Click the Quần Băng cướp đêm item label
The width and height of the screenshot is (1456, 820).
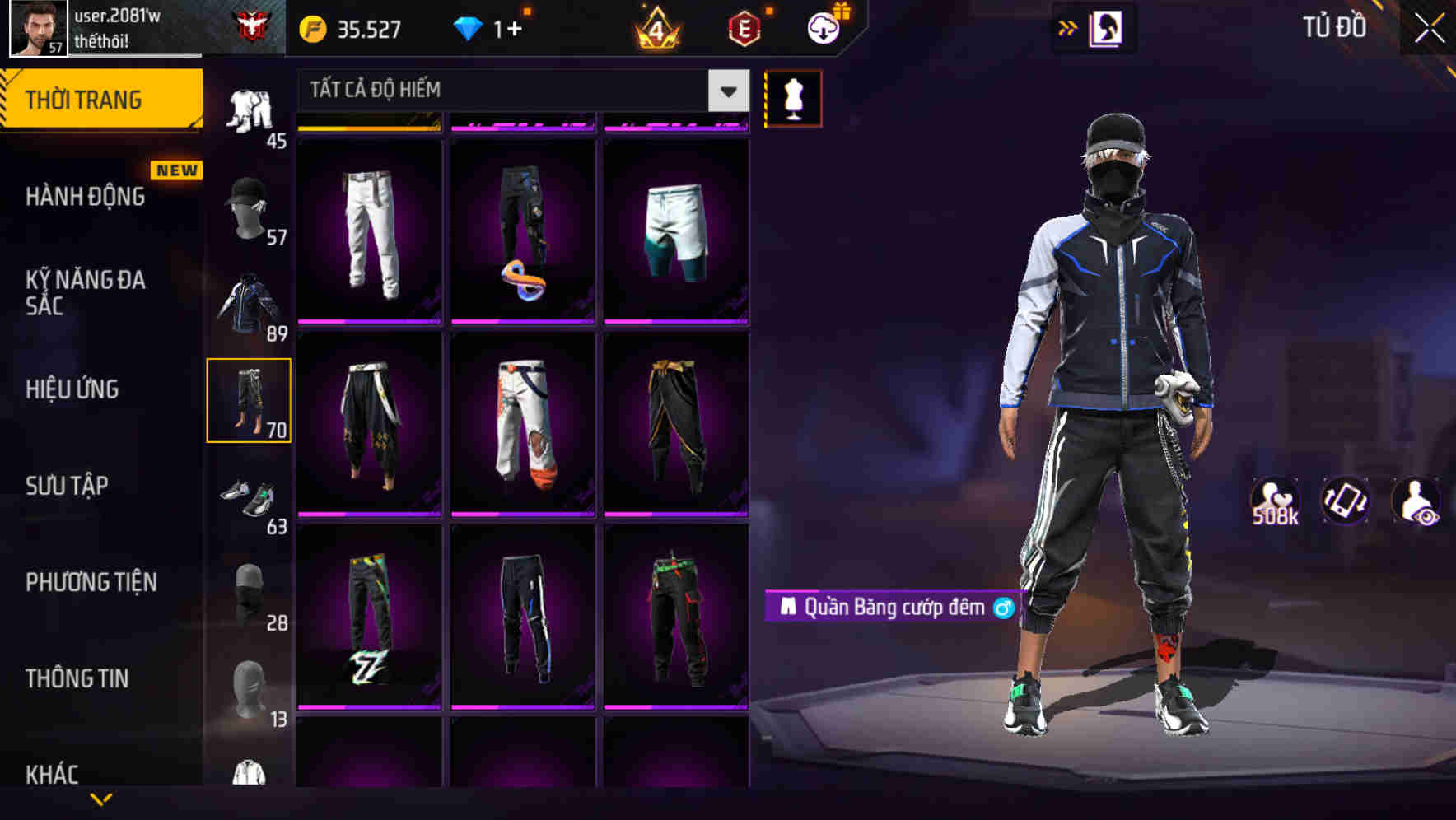click(x=894, y=607)
